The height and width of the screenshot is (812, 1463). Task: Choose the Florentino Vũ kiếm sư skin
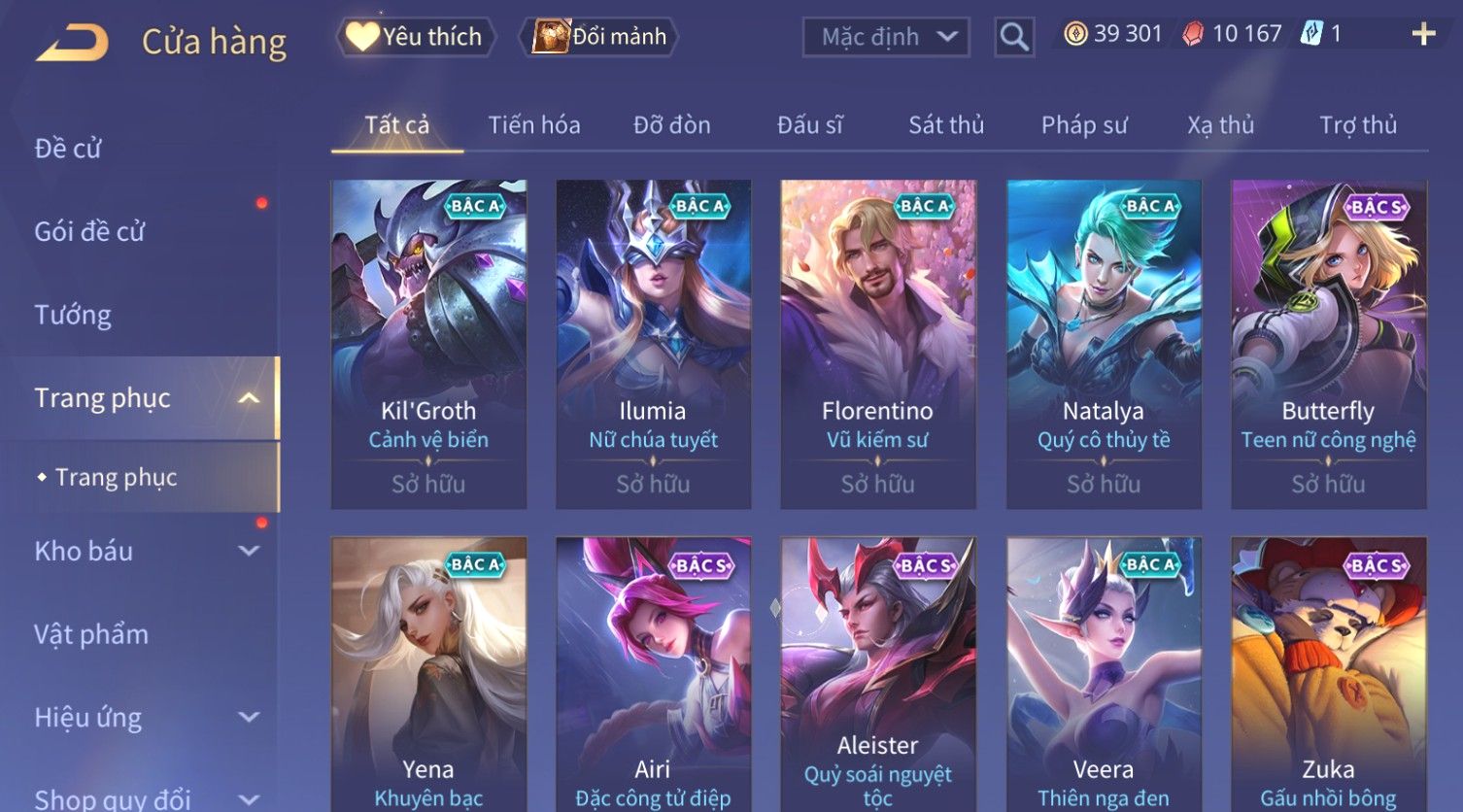point(877,344)
